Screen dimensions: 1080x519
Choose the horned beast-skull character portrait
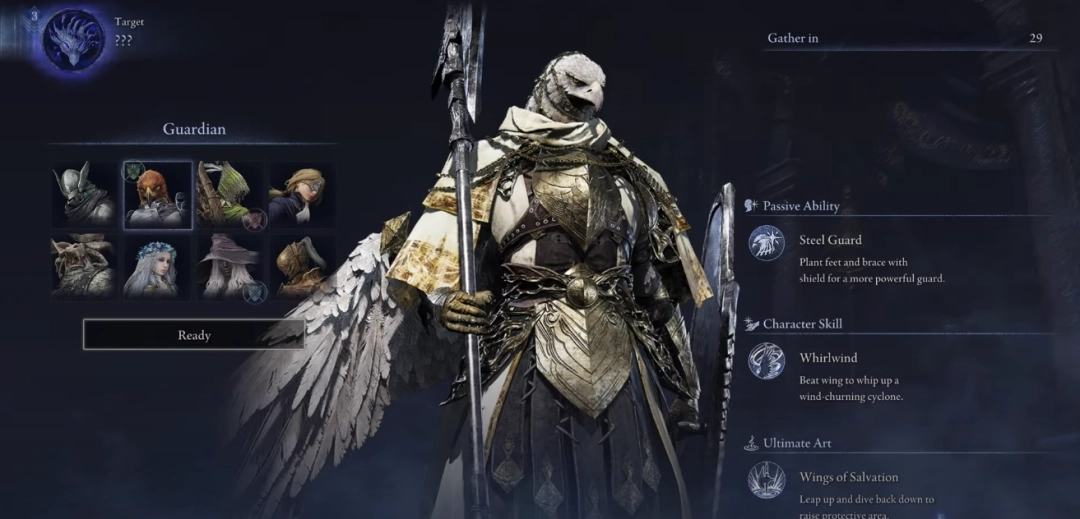[x=84, y=267]
